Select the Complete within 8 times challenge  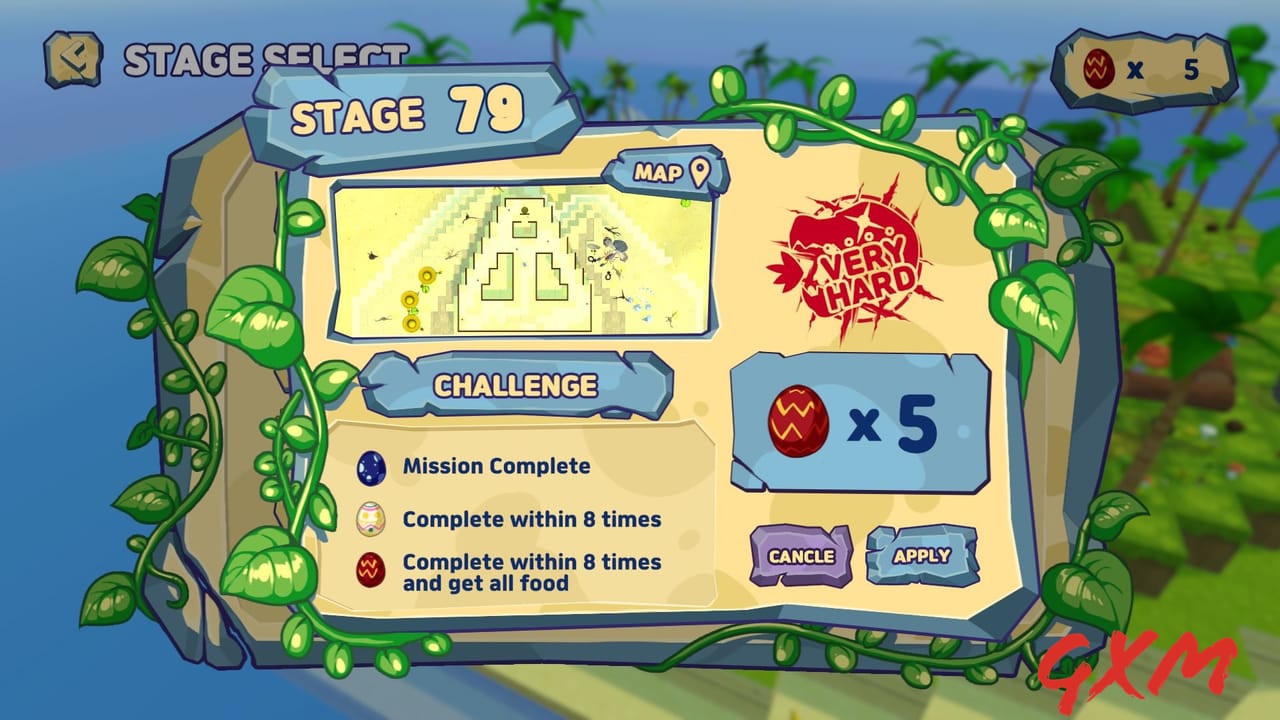(518, 518)
